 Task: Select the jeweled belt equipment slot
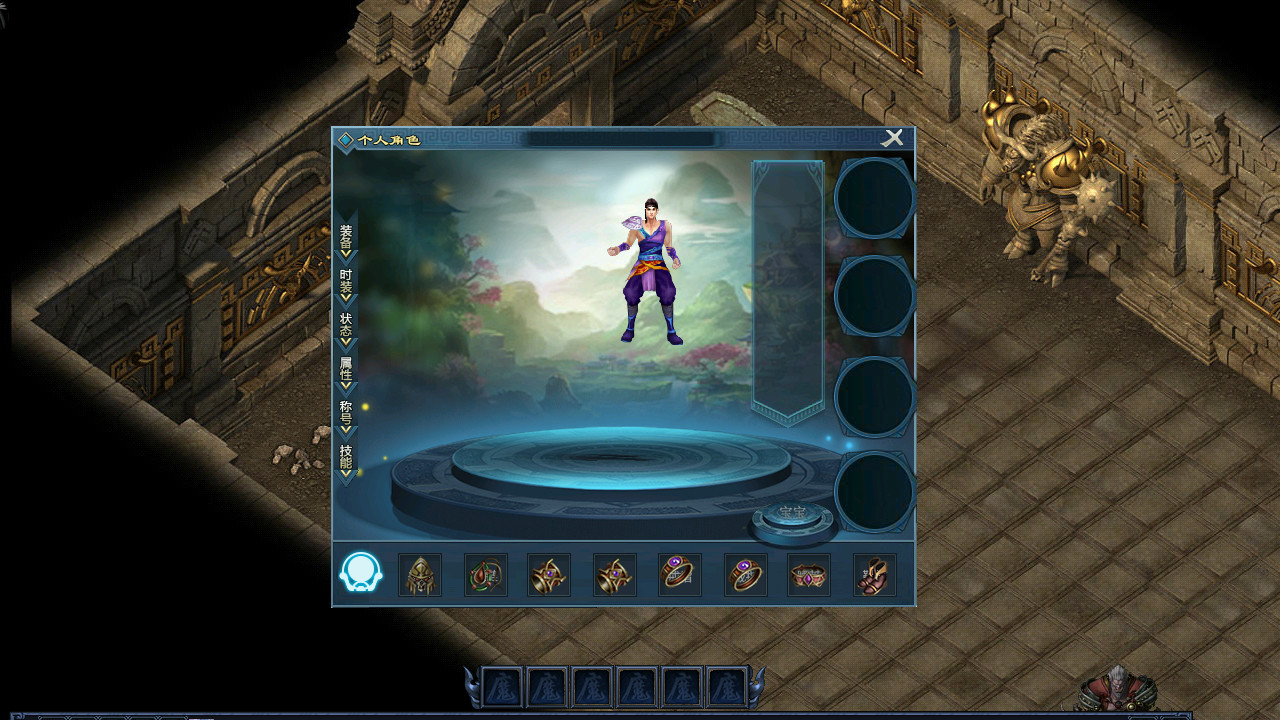click(809, 575)
